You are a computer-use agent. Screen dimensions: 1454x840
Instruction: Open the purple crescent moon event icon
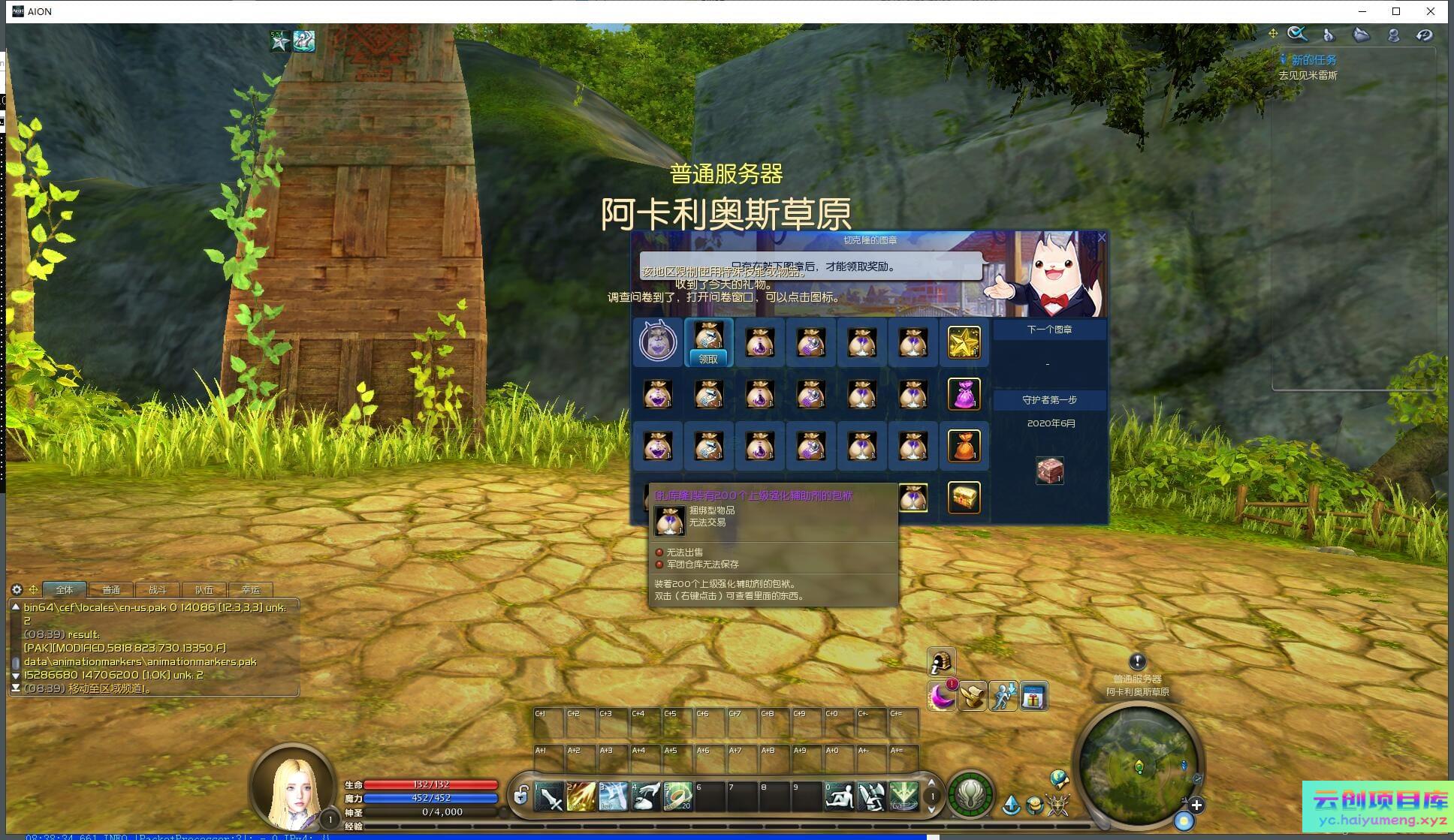[x=941, y=697]
